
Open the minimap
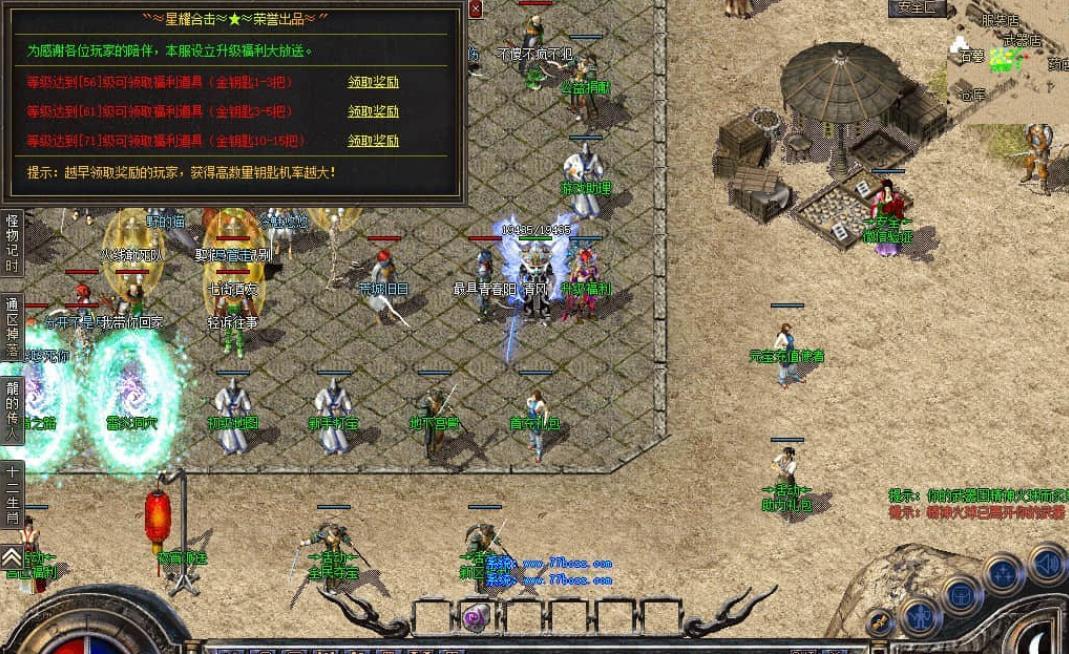click(x=1007, y=60)
